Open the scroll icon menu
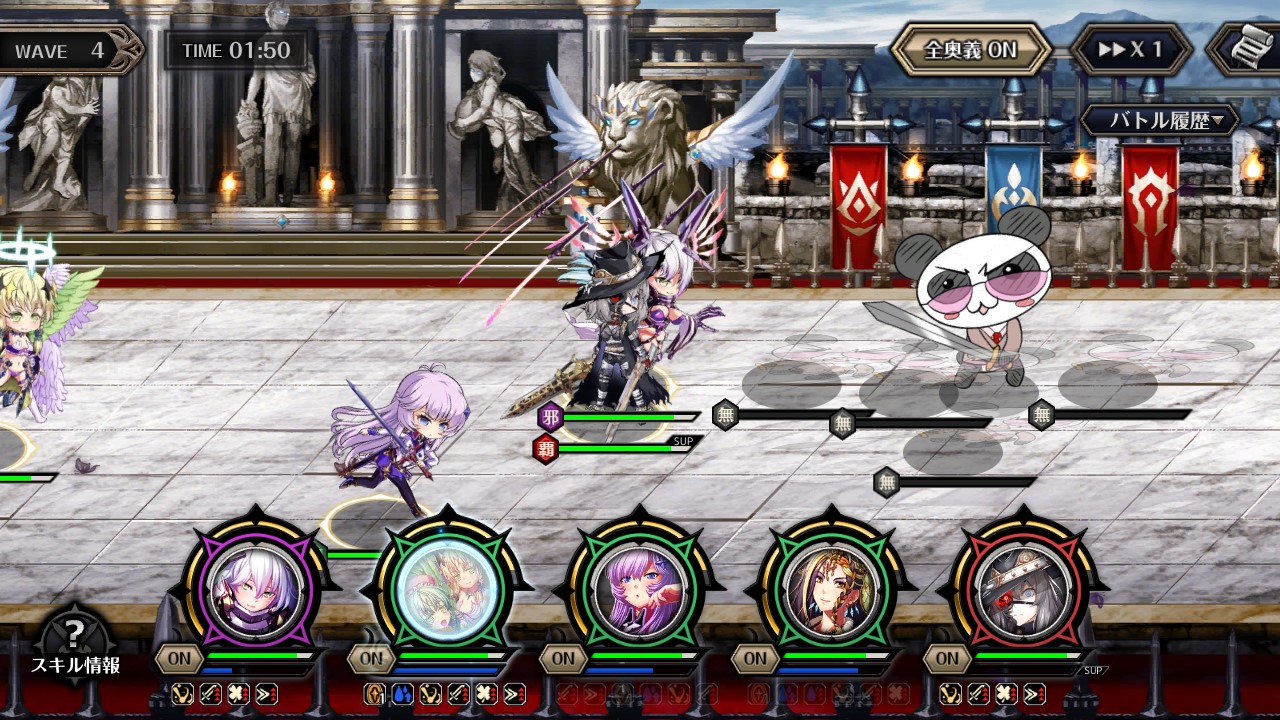This screenshot has width=1280, height=720. [1248, 50]
